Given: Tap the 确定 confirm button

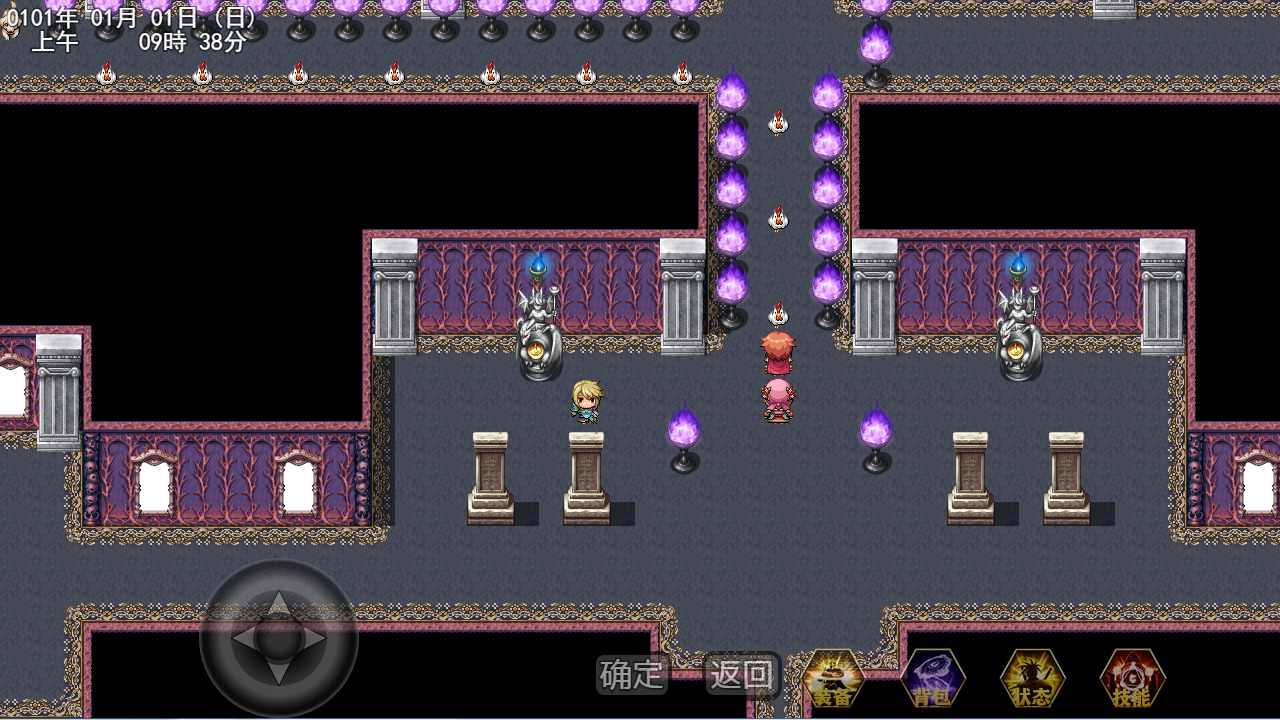Looking at the screenshot, I should [x=632, y=677].
